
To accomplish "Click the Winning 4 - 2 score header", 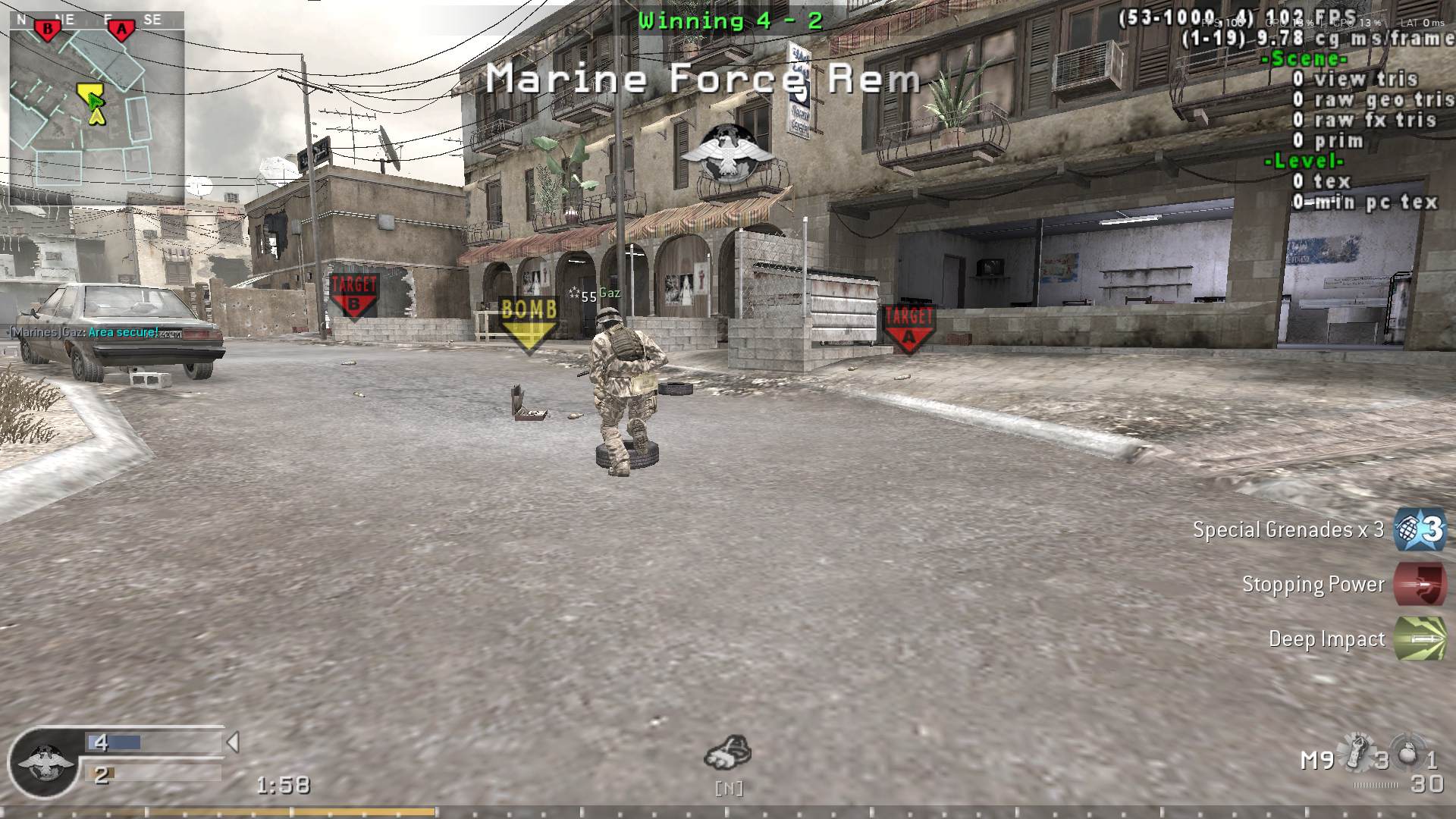I will pos(730,20).
